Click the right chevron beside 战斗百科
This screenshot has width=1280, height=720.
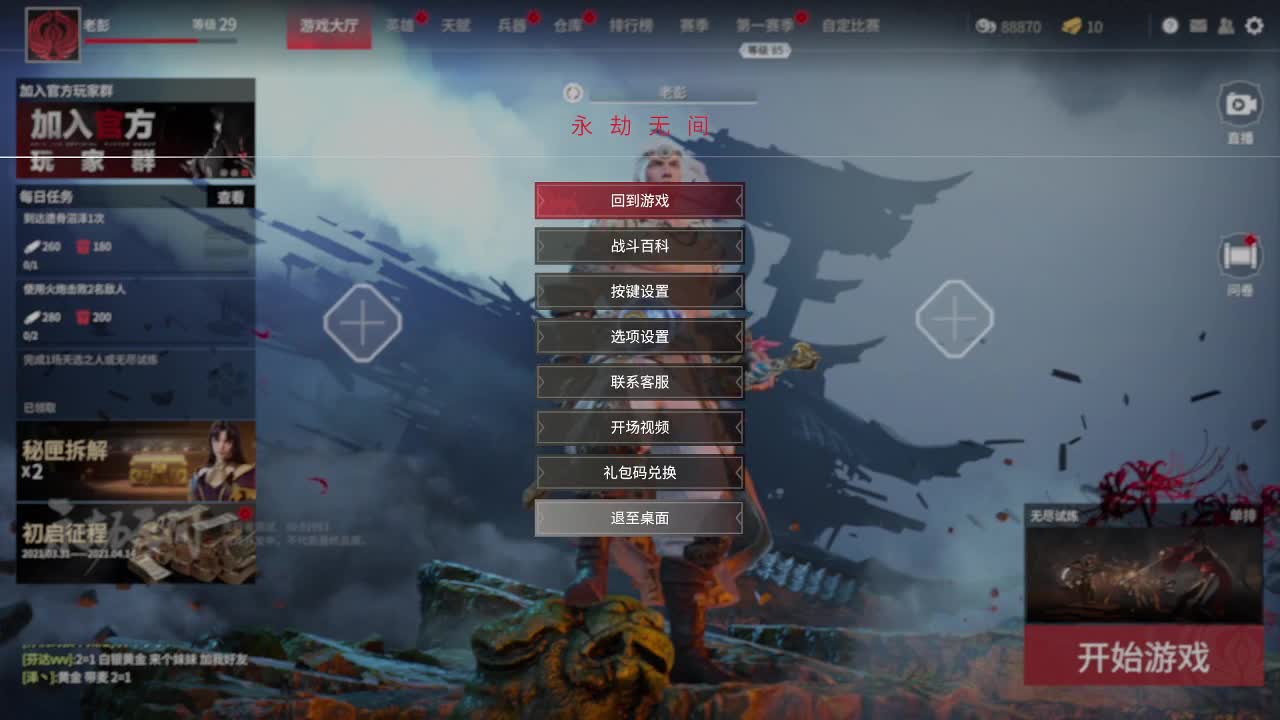click(x=738, y=246)
